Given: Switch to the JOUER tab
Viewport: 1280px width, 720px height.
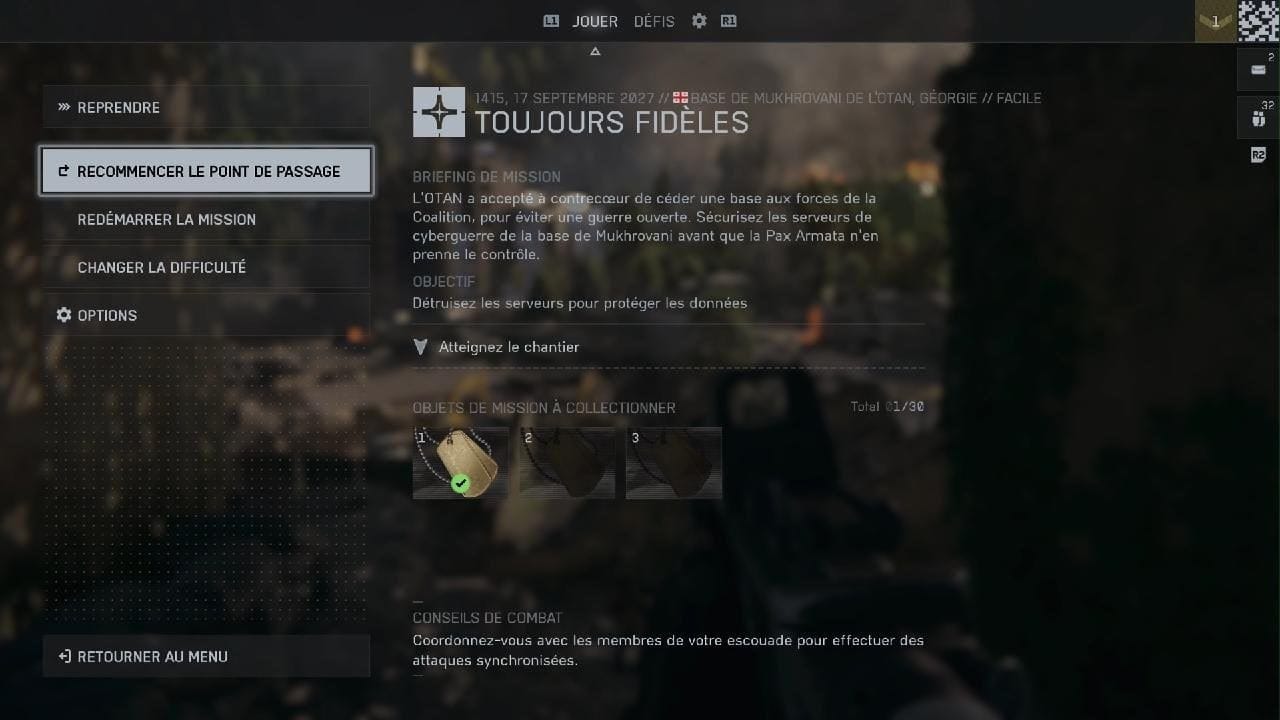Looking at the screenshot, I should pos(594,20).
